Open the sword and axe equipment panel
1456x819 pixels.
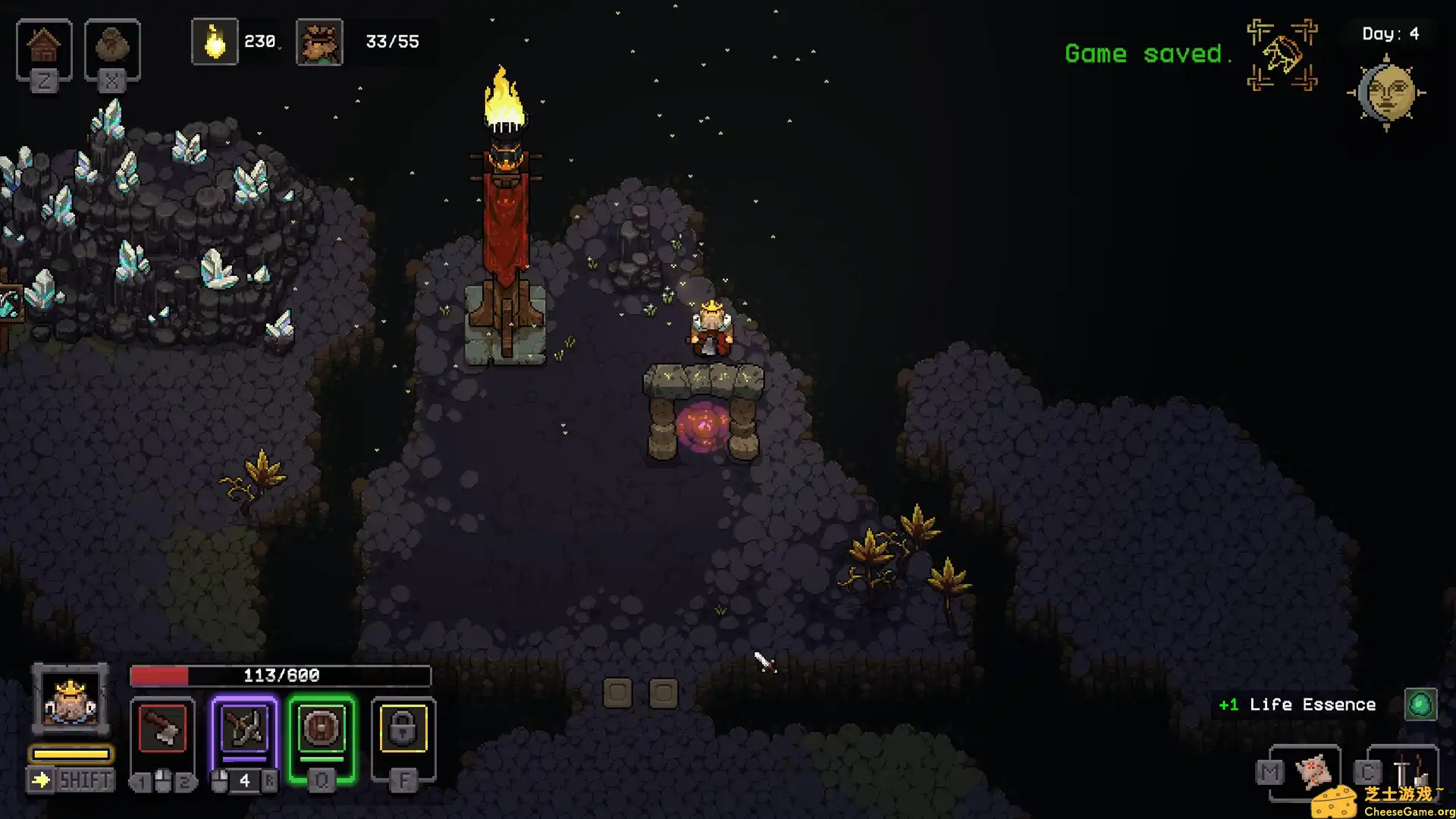[x=1408, y=771]
